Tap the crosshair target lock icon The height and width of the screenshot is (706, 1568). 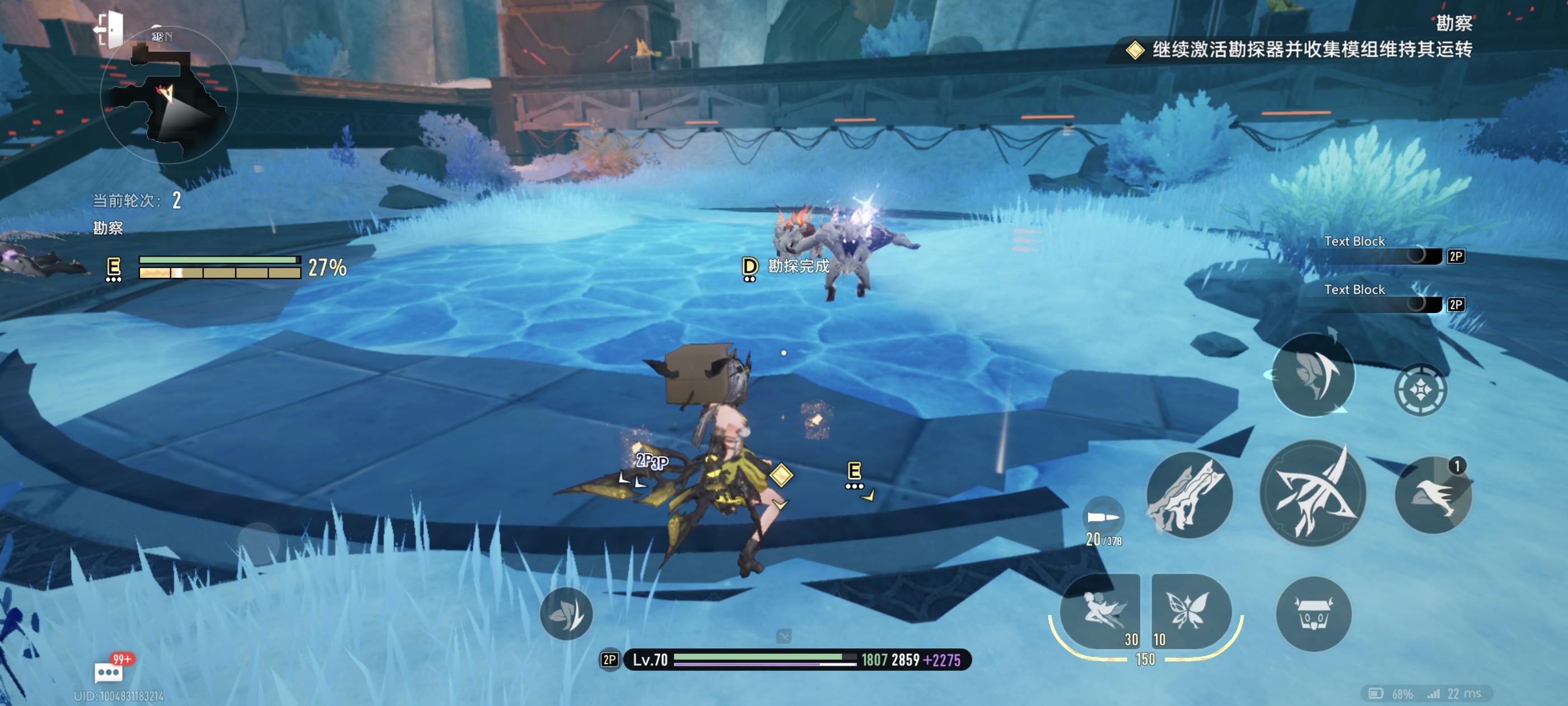(1420, 390)
